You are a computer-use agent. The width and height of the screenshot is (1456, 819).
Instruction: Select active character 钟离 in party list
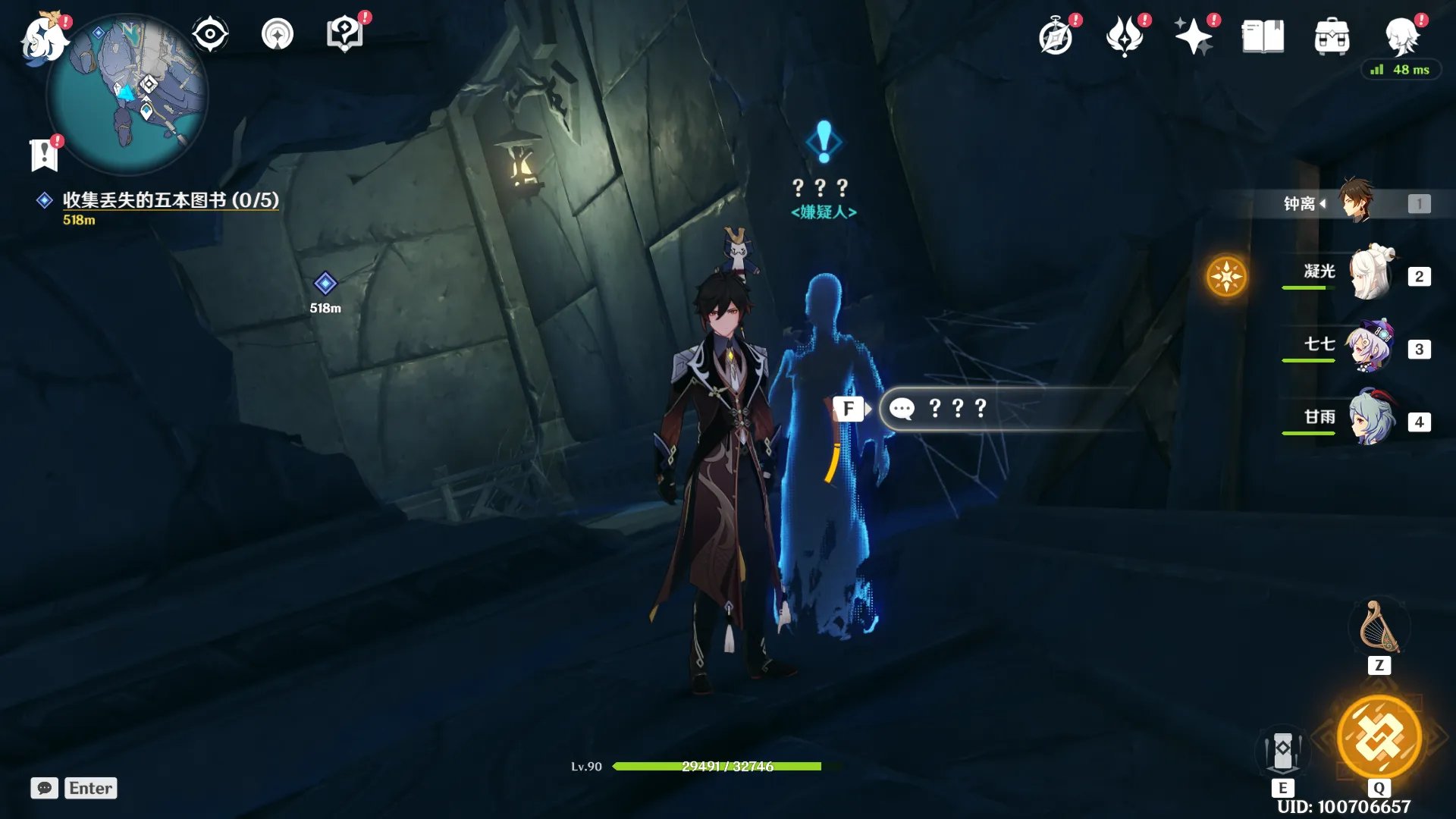click(1355, 202)
